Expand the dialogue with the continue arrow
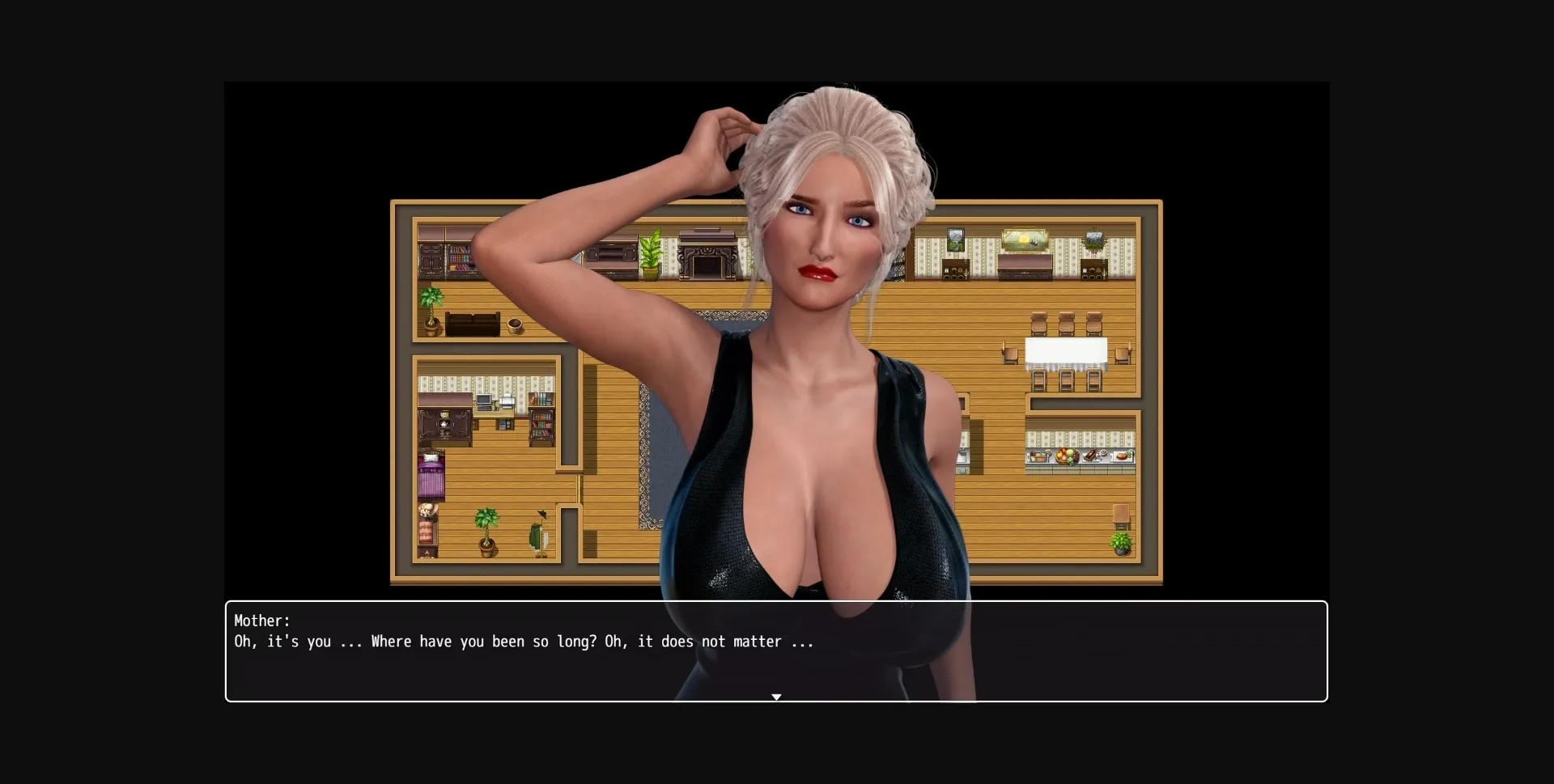This screenshot has height=784, width=1554. (x=777, y=697)
